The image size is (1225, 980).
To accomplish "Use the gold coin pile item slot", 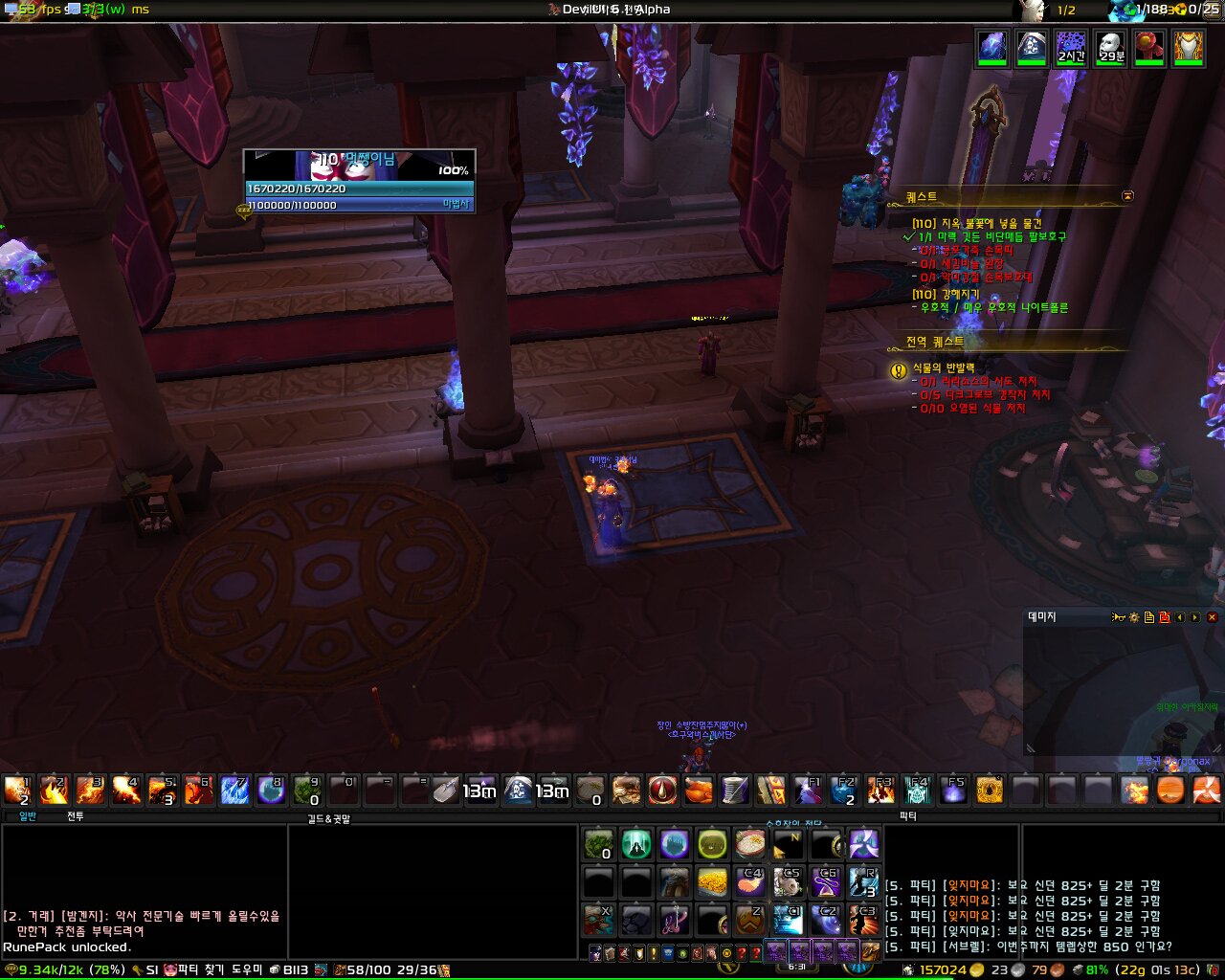I will 711,881.
